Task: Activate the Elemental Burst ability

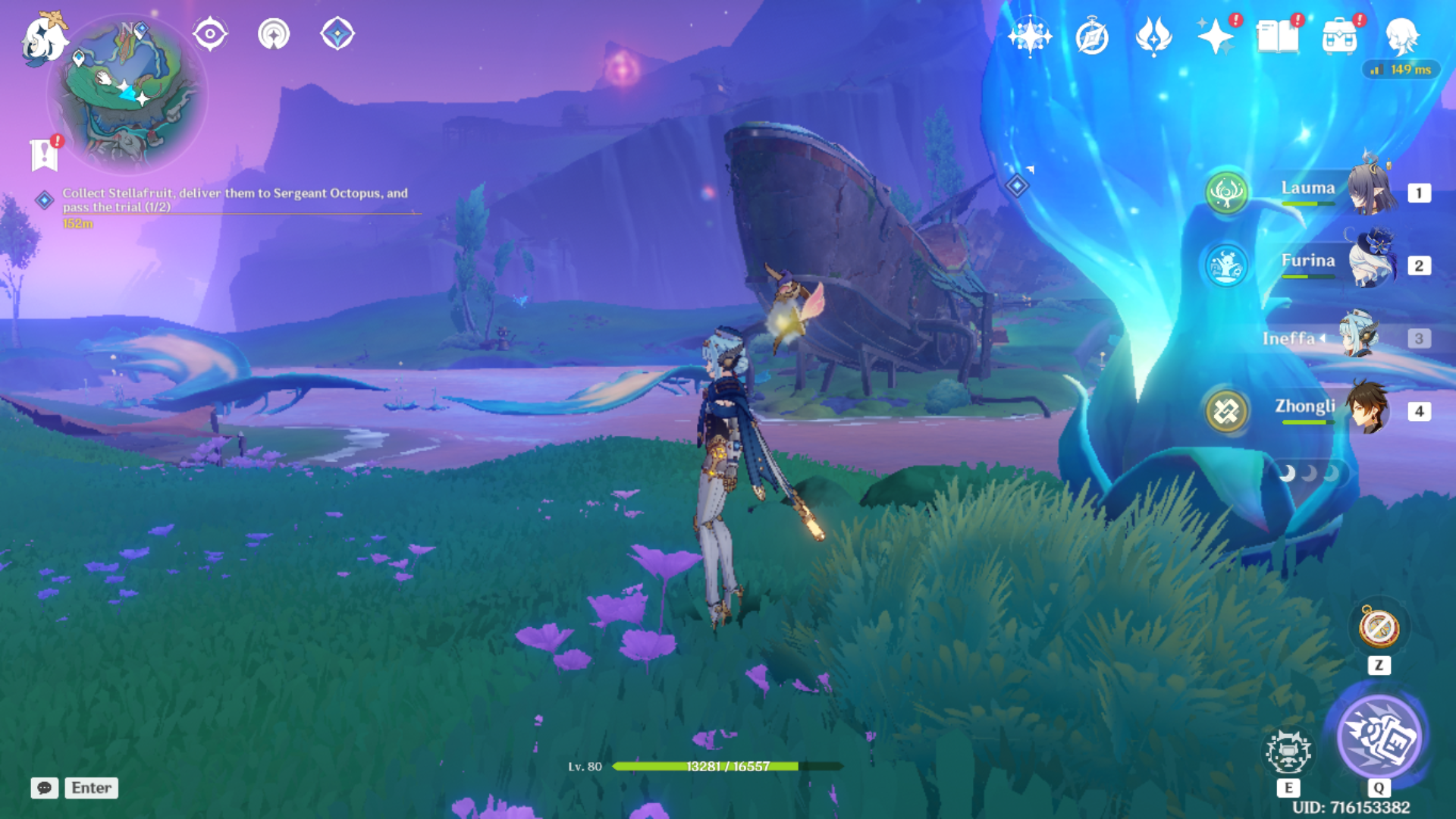Action: pos(1379,736)
